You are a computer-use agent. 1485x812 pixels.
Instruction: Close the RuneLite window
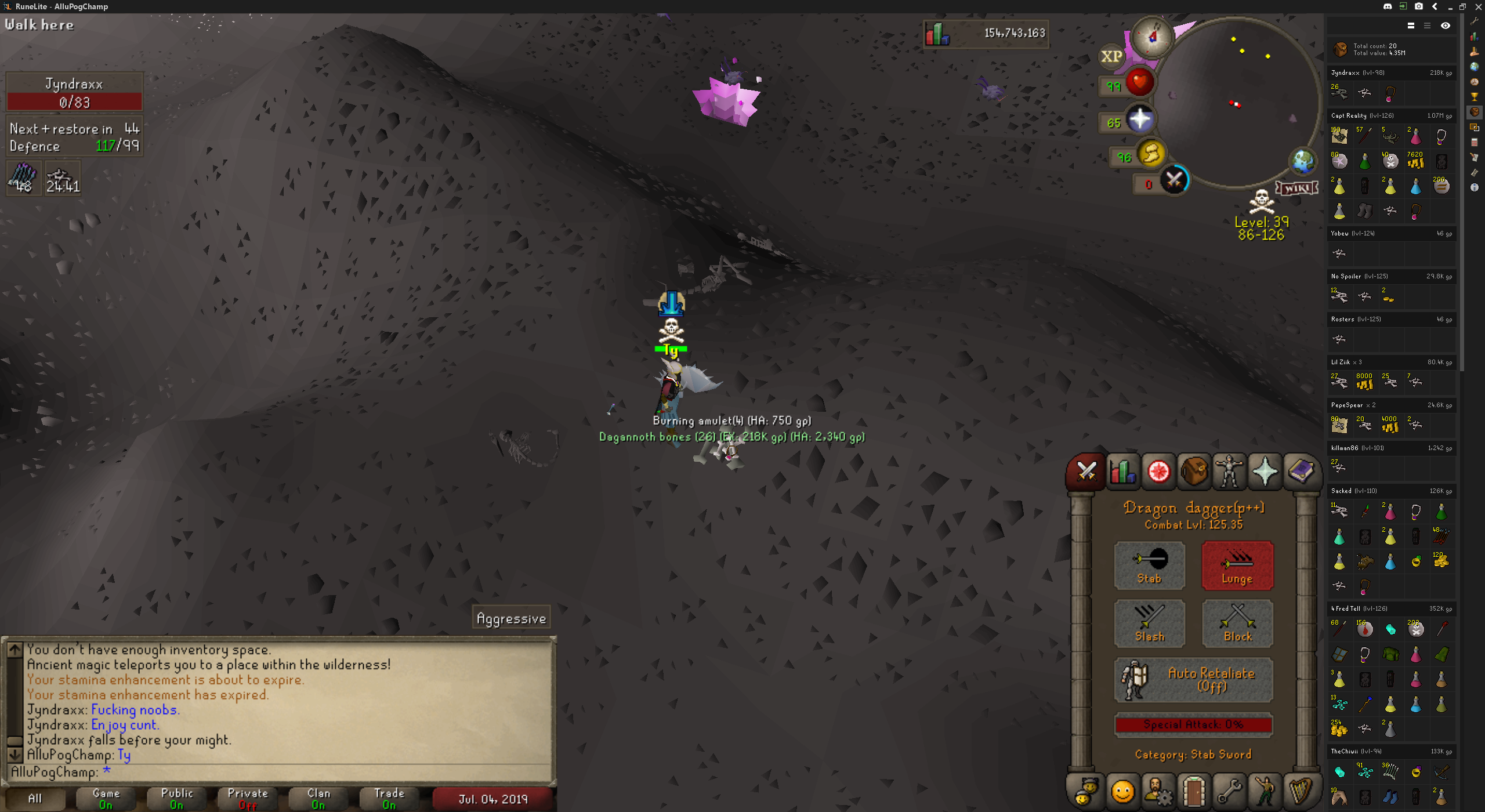pos(1478,6)
